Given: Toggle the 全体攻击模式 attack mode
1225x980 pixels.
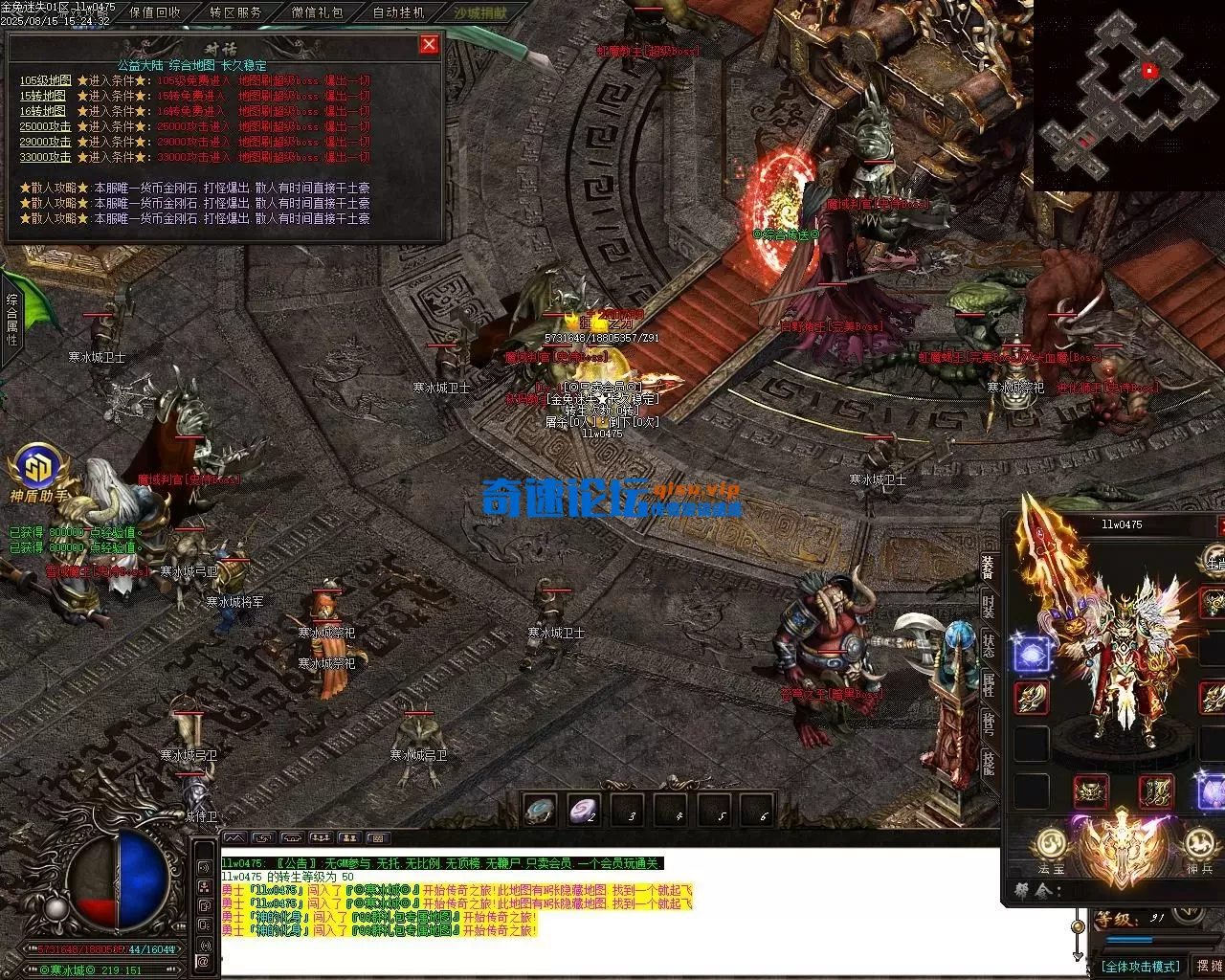Looking at the screenshot, I should 1140,966.
